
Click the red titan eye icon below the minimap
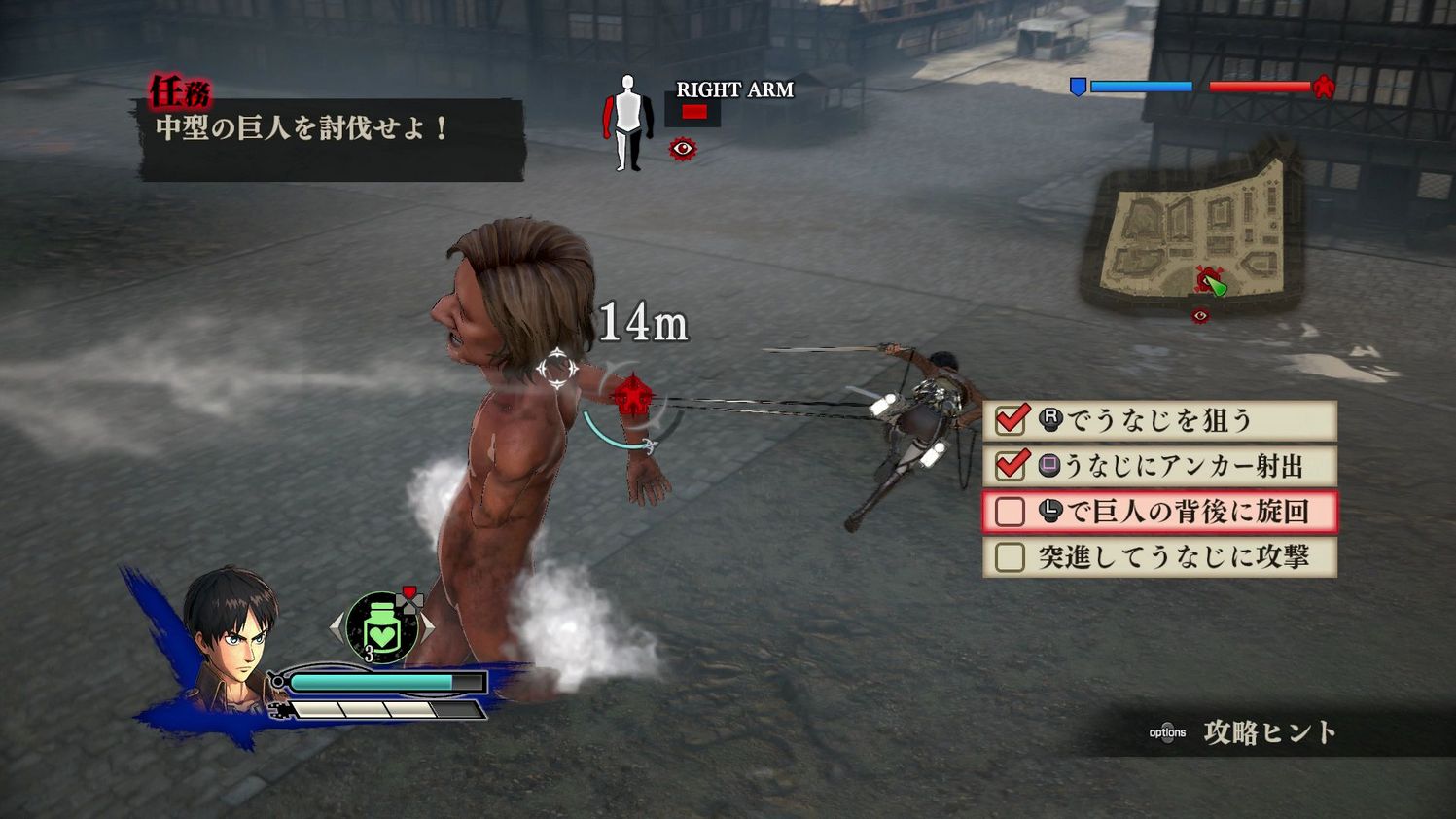[x=1199, y=315]
